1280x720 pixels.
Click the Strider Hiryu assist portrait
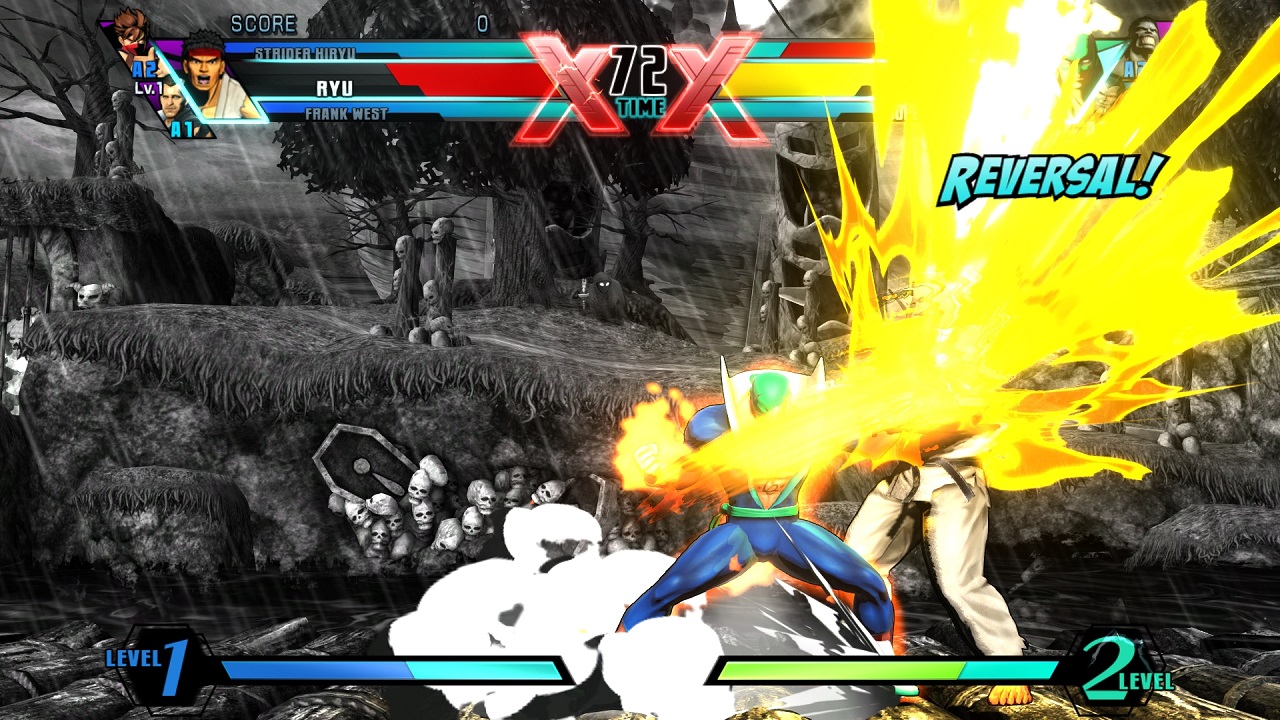[x=132, y=38]
